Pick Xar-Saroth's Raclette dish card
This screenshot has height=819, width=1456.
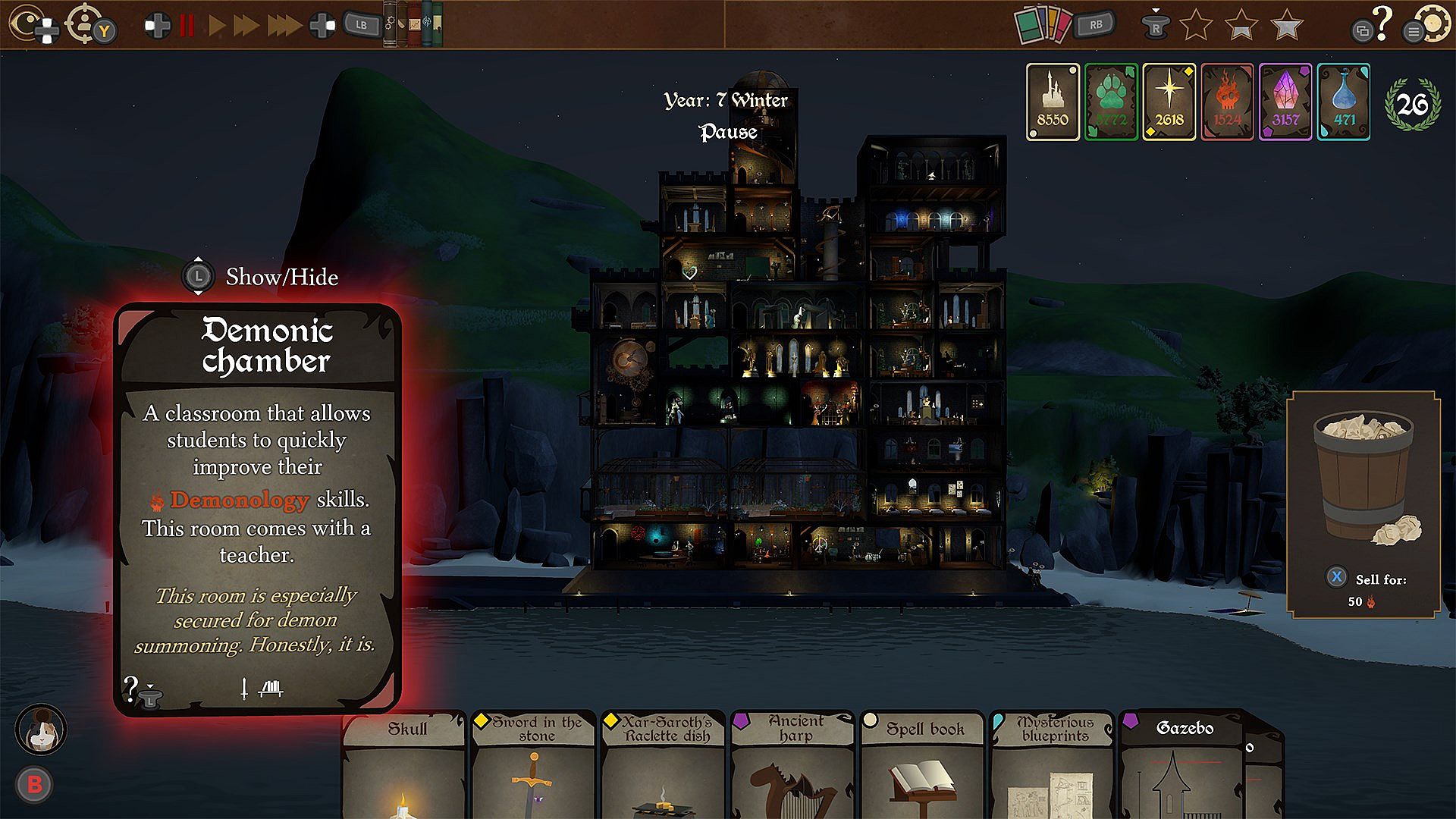pos(665,766)
